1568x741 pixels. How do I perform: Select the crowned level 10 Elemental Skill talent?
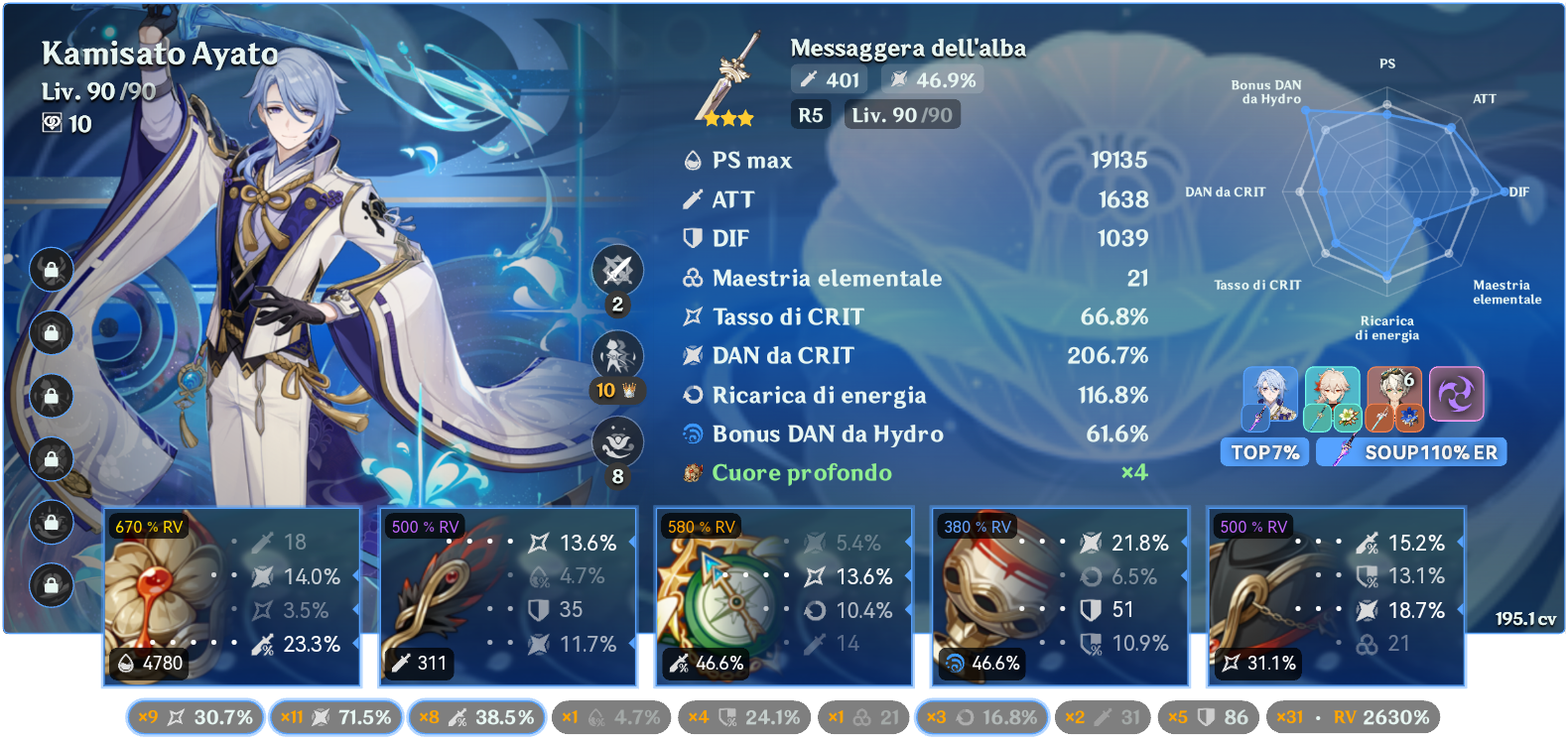(615, 354)
